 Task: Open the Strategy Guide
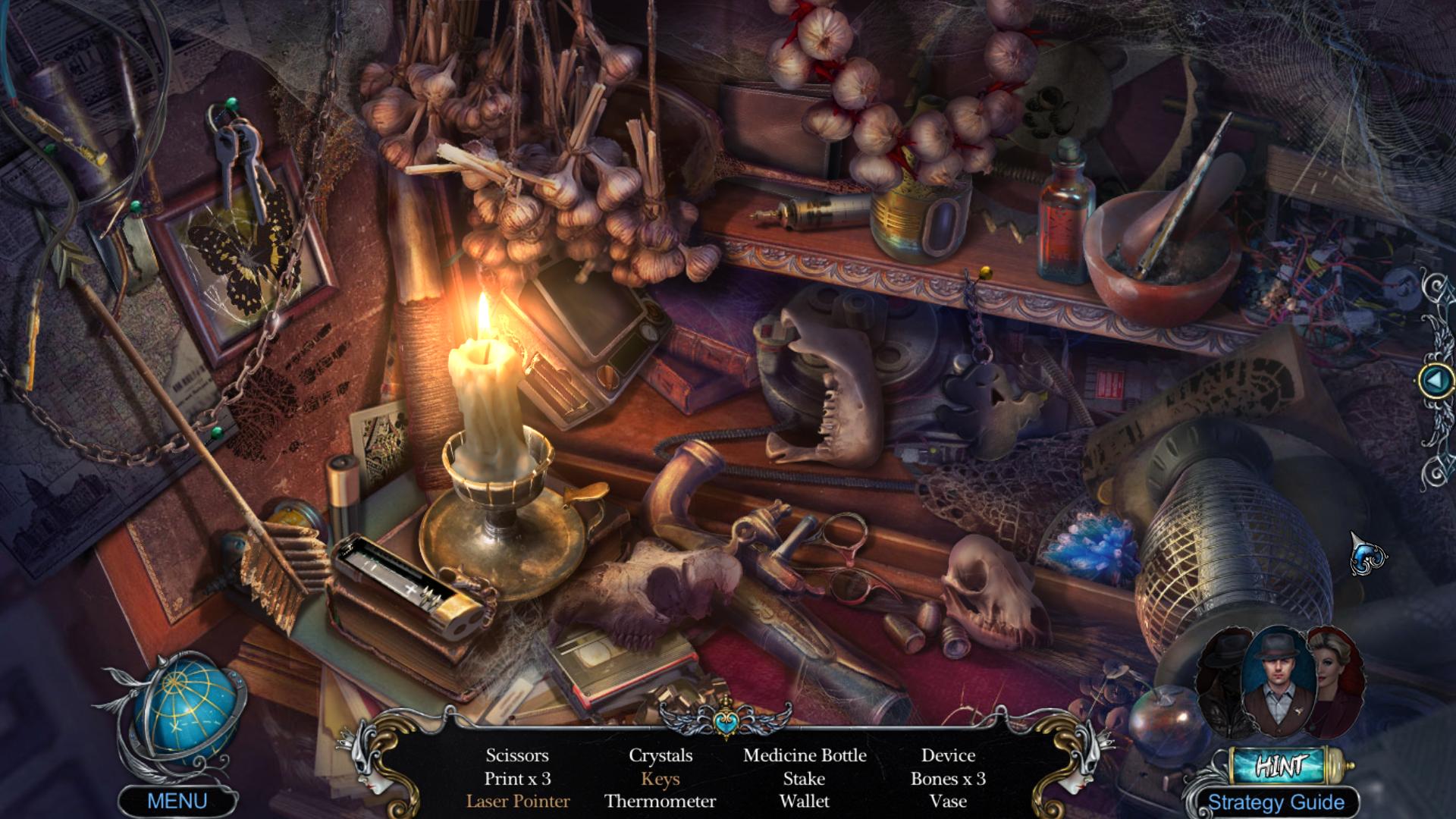click(1276, 802)
